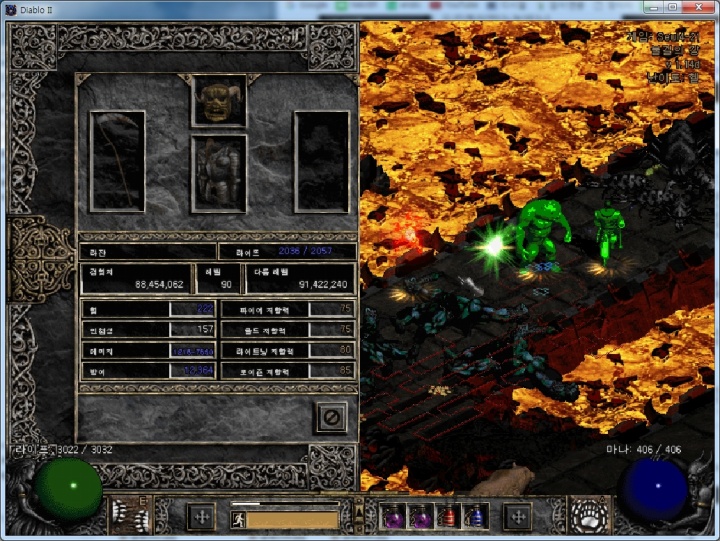
Task: Select the mercenary's polearm weapon slot
Action: (x=117, y=160)
